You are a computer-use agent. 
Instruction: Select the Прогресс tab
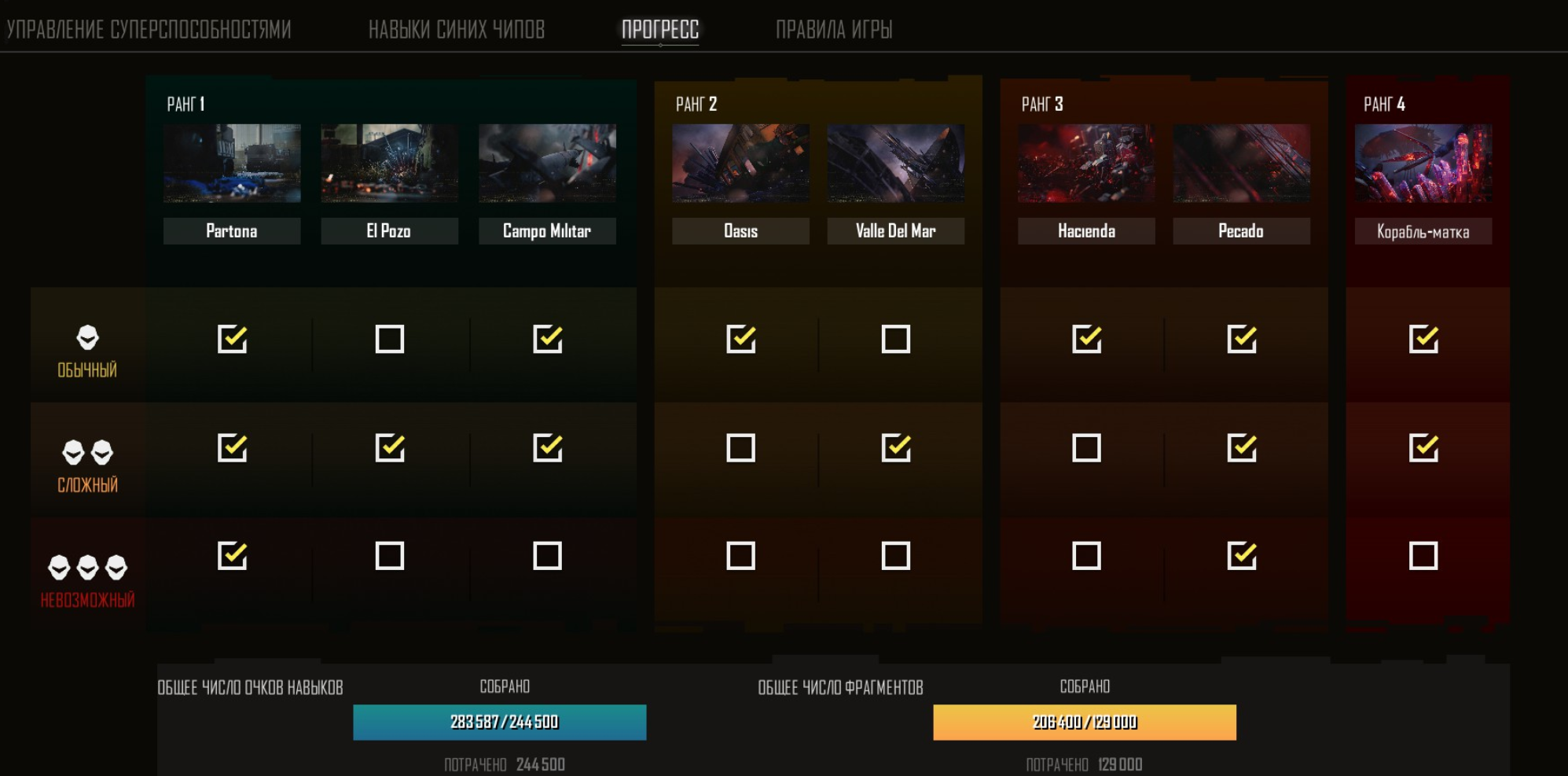pyautogui.click(x=660, y=30)
